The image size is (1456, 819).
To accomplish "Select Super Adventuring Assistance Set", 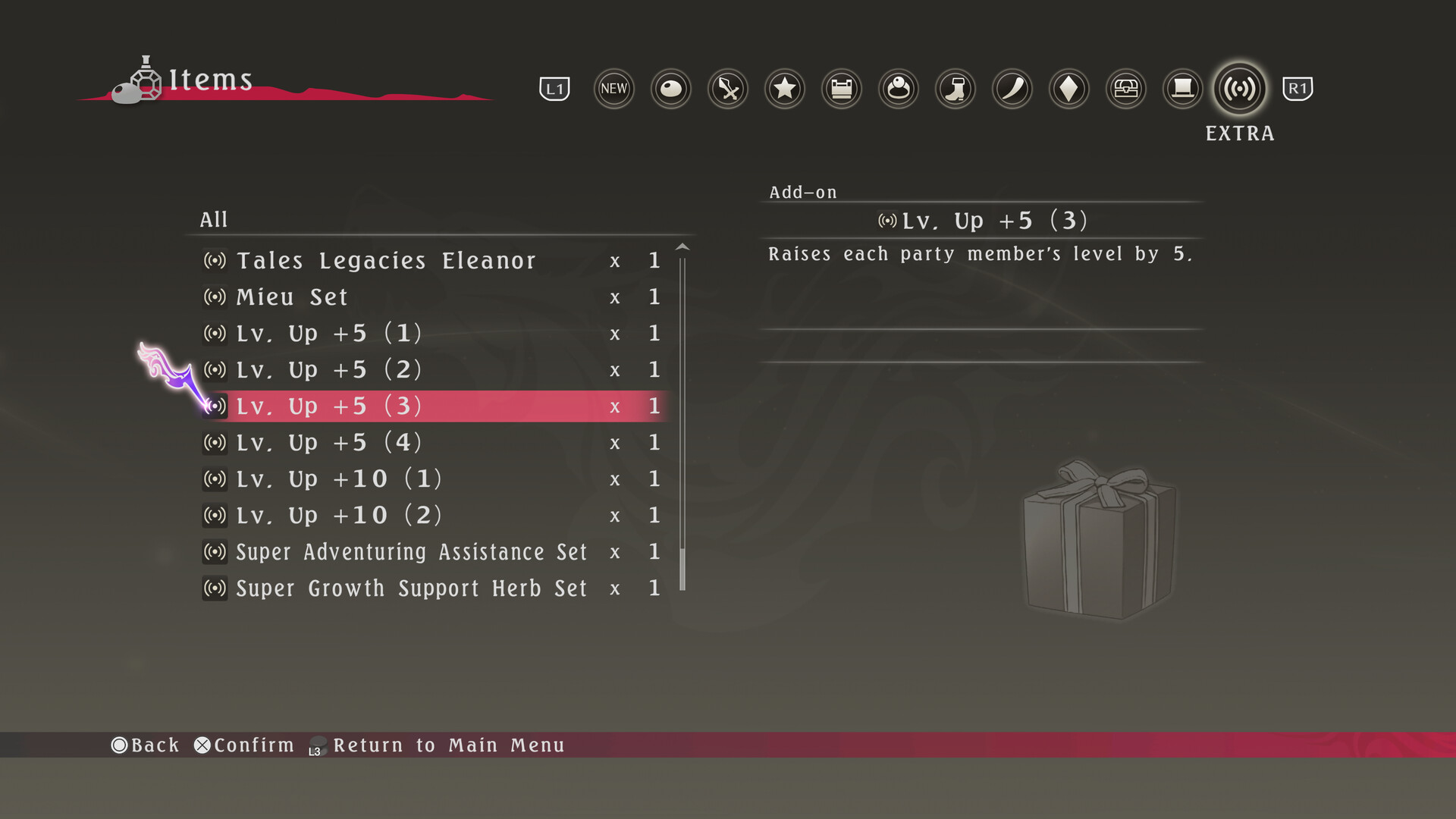I will [411, 552].
